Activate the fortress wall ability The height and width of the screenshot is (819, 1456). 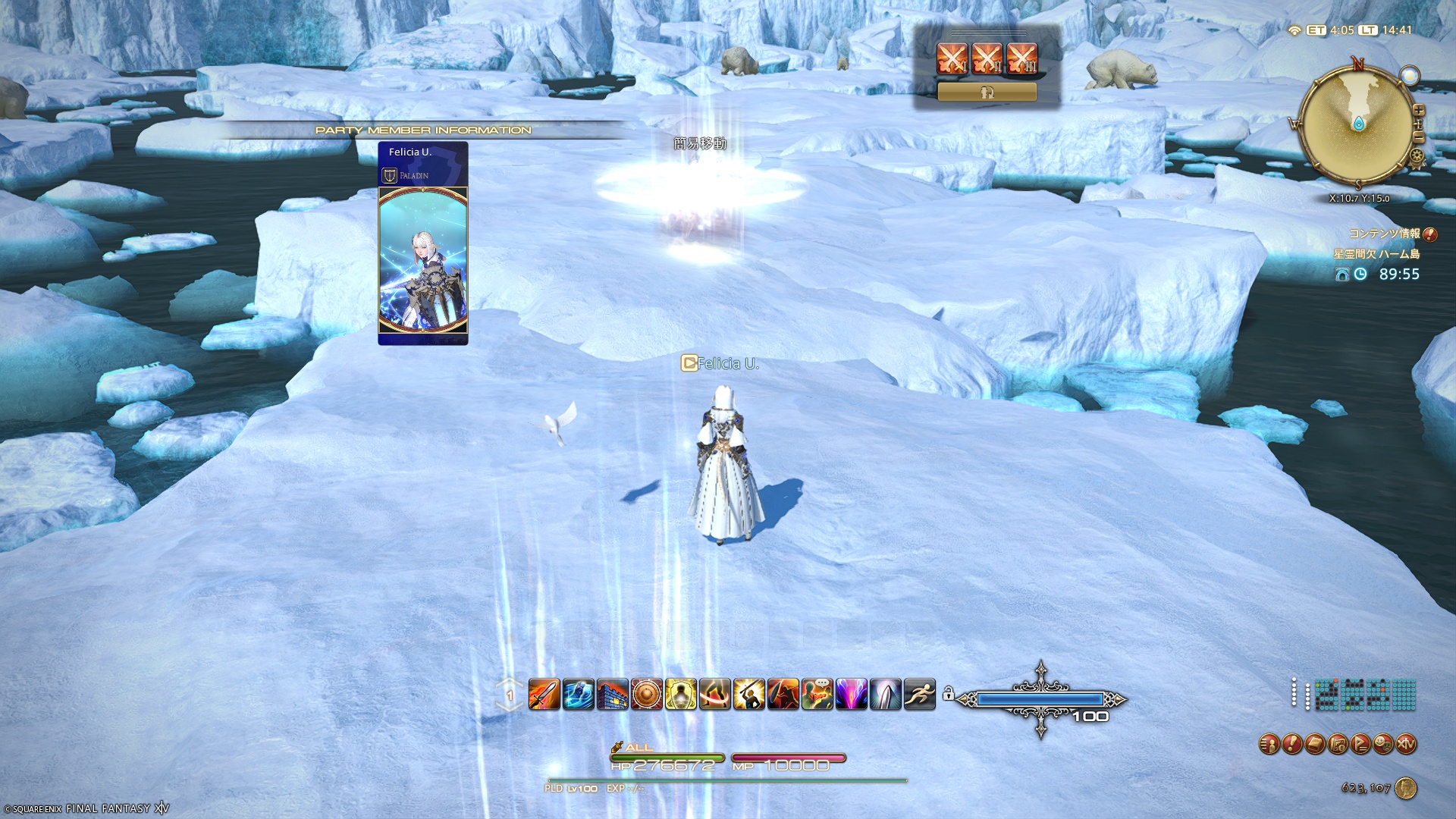612,694
